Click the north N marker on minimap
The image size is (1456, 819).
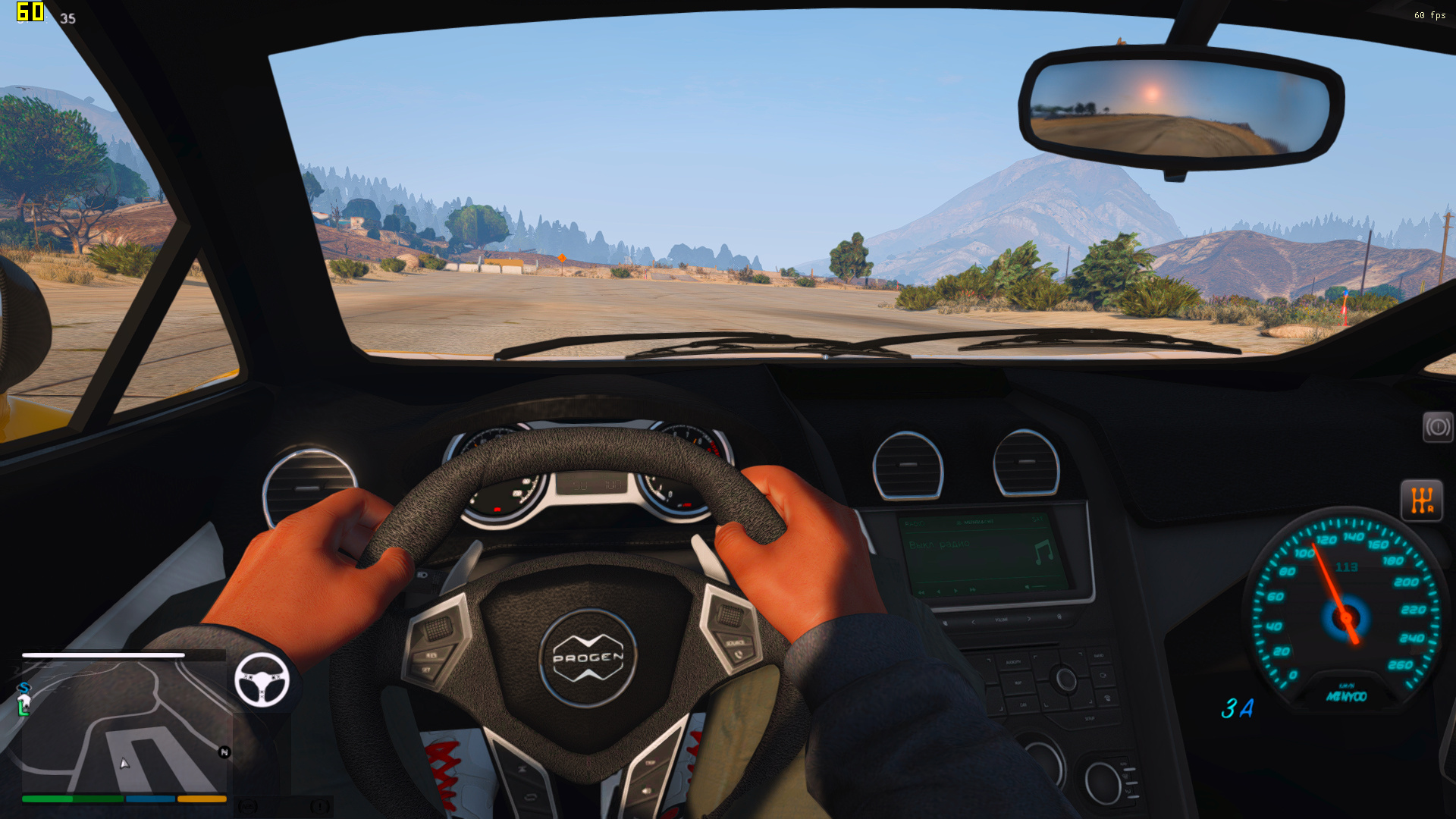(224, 752)
